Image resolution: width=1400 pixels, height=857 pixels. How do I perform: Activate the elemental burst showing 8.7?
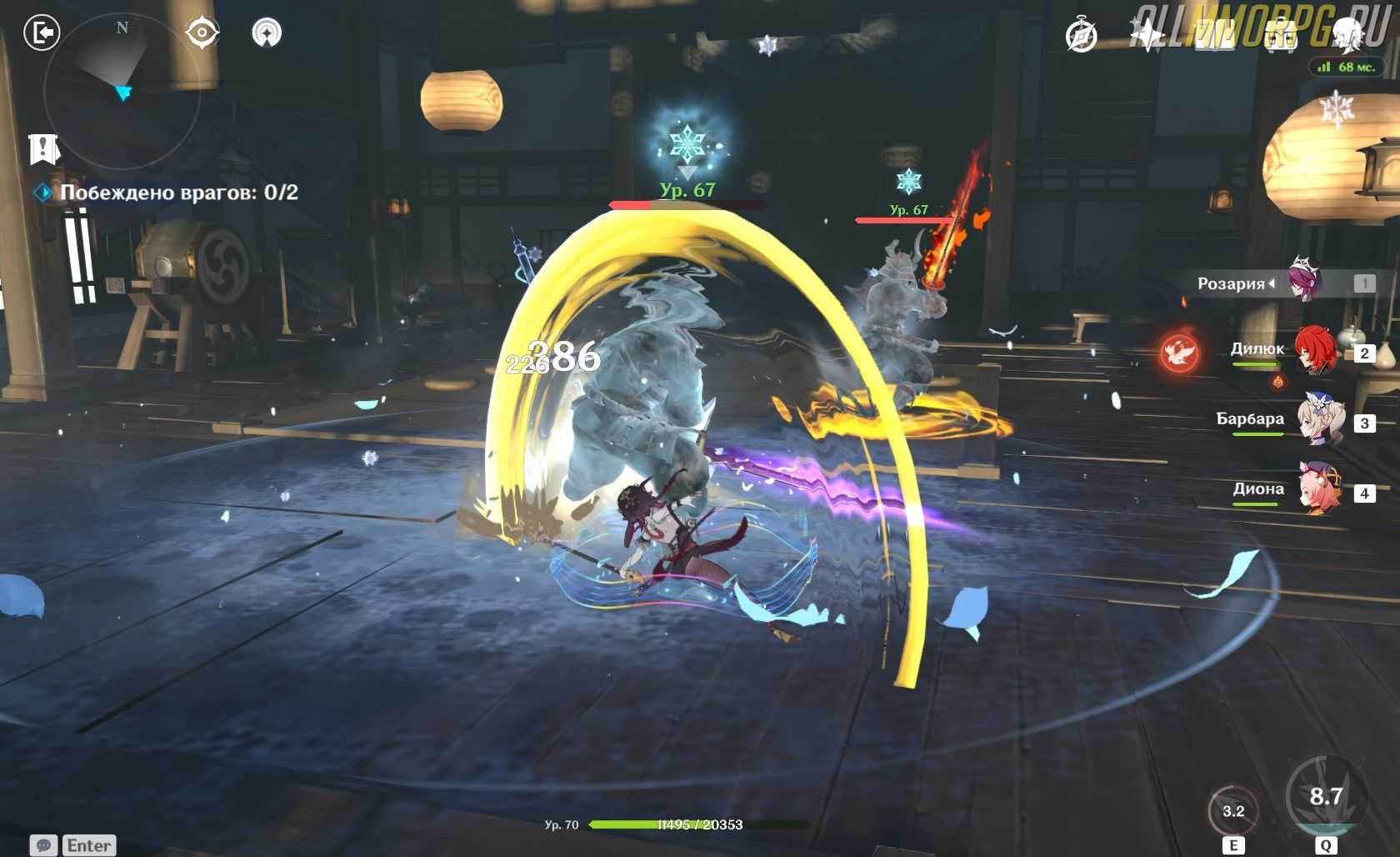1325,797
